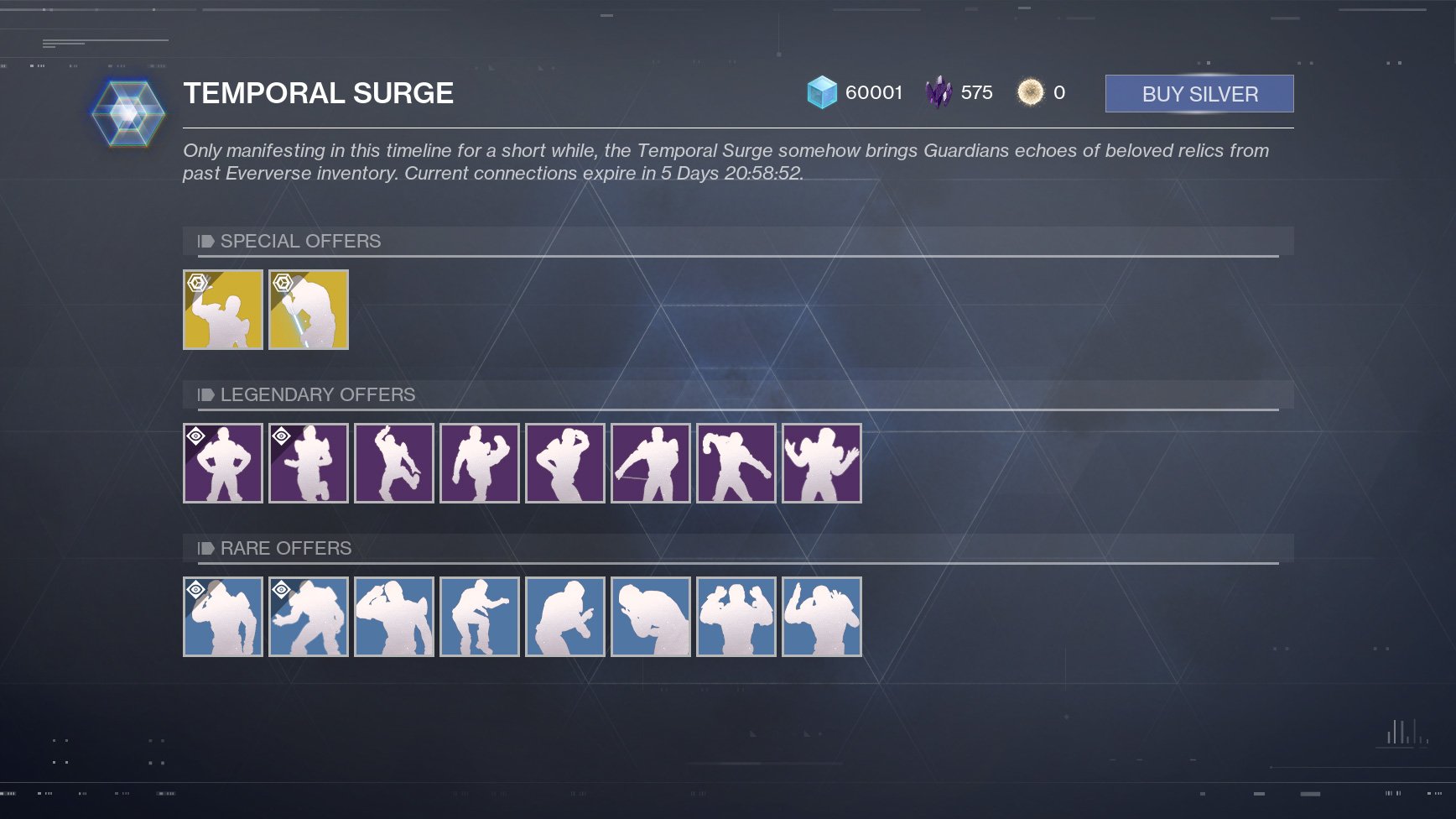Toggle the eye indicator on first rare emote
Screen dimensions: 1456x819
point(195,587)
